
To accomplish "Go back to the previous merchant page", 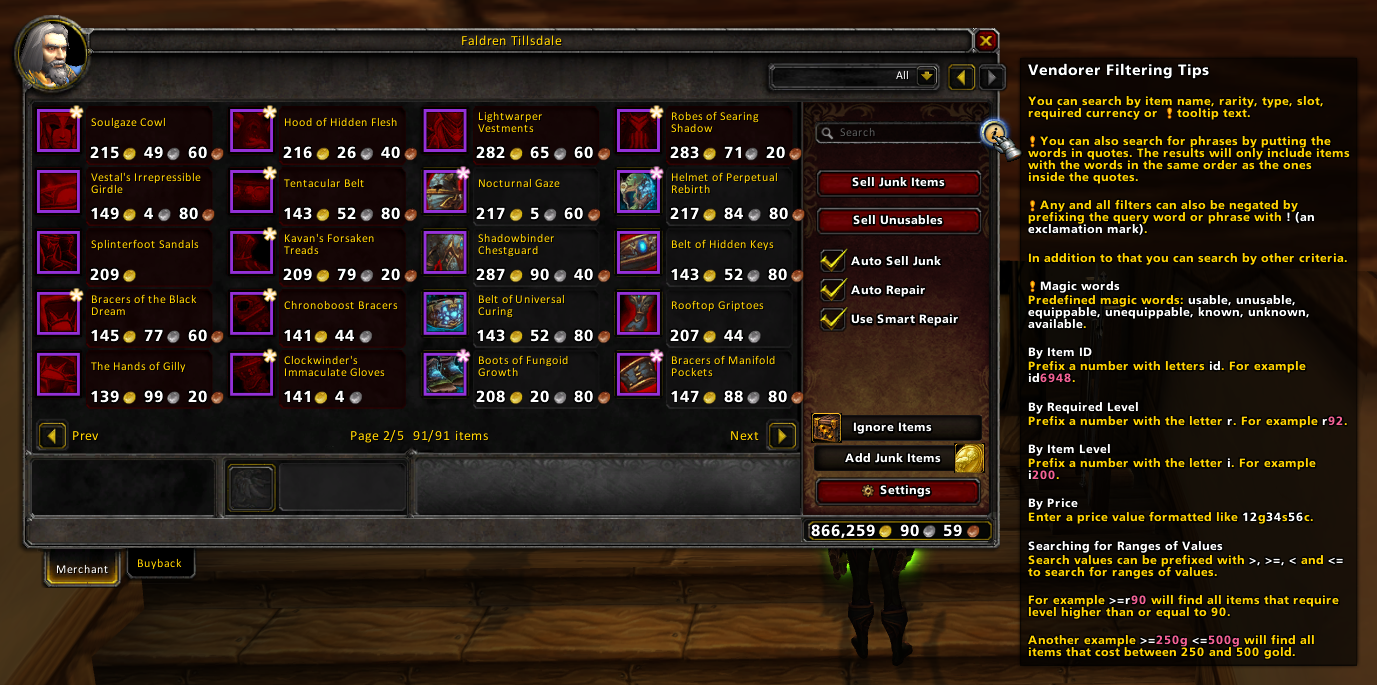I will (x=52, y=436).
